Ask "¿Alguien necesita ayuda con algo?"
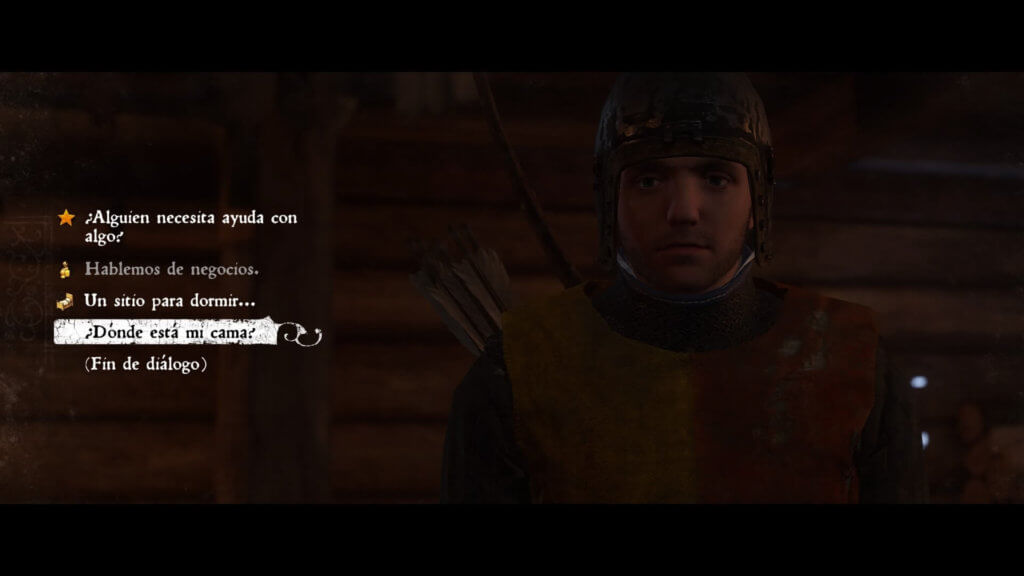The height and width of the screenshot is (576, 1024). coord(190,227)
